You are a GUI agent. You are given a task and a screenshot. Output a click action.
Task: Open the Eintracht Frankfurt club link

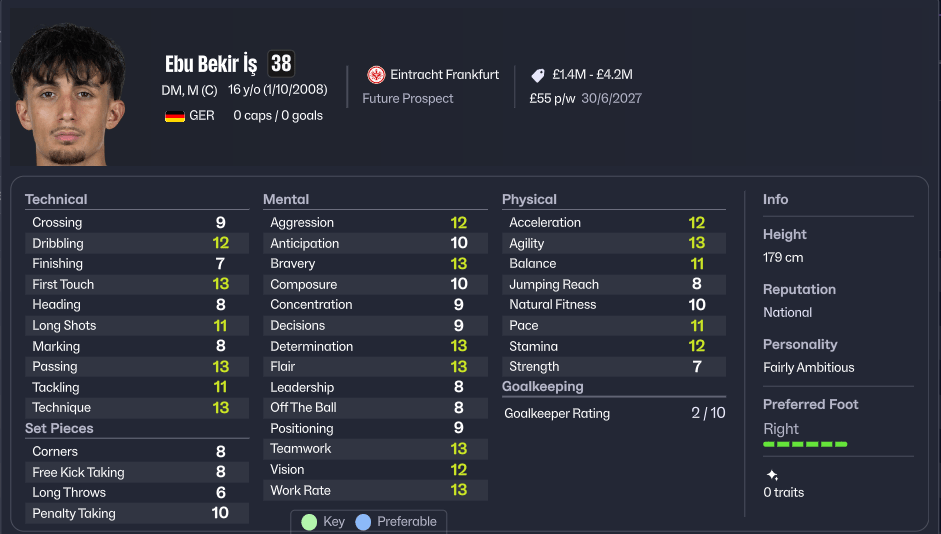pos(444,75)
